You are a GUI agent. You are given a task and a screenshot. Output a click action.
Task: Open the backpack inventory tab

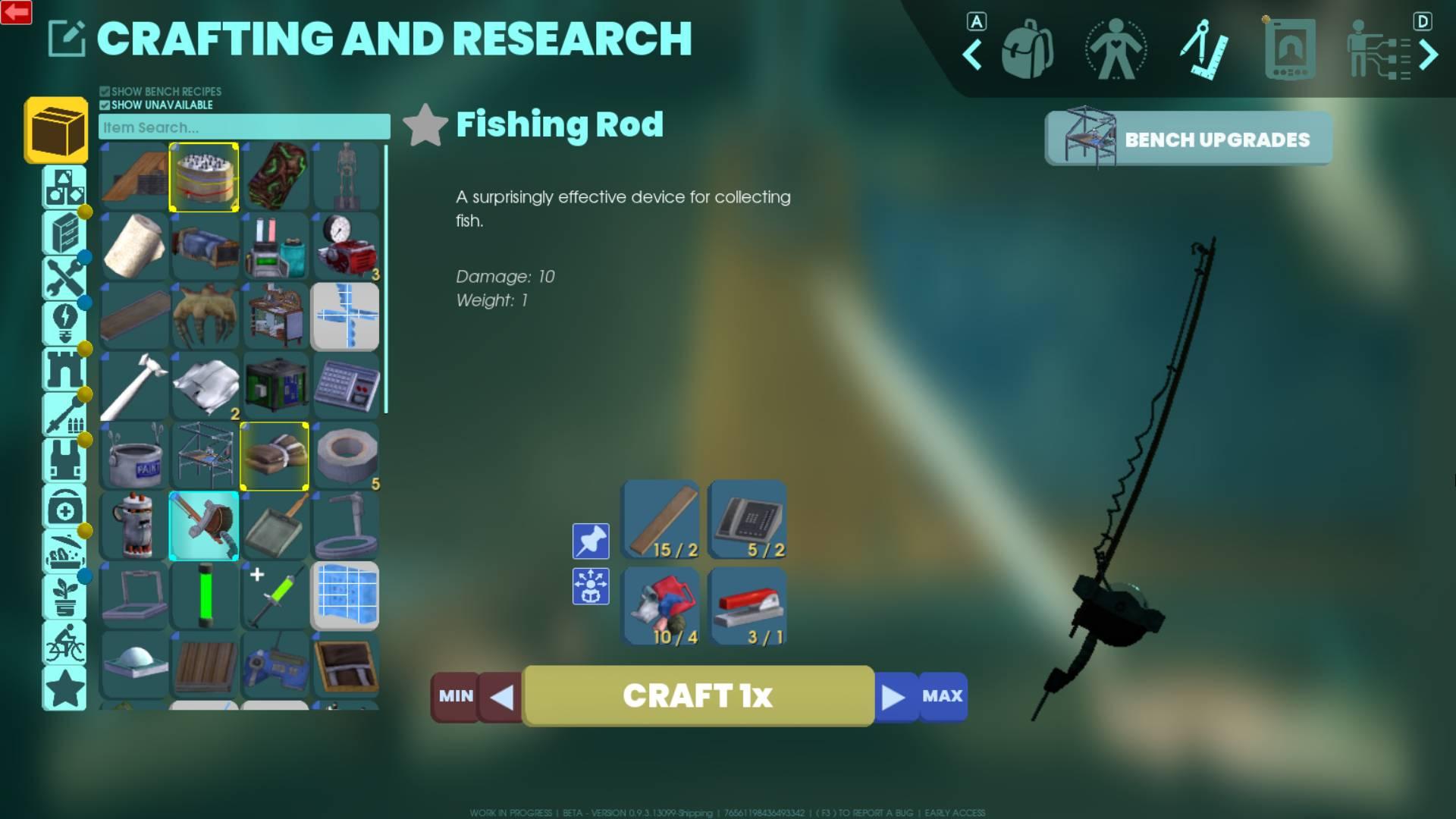tap(1027, 51)
